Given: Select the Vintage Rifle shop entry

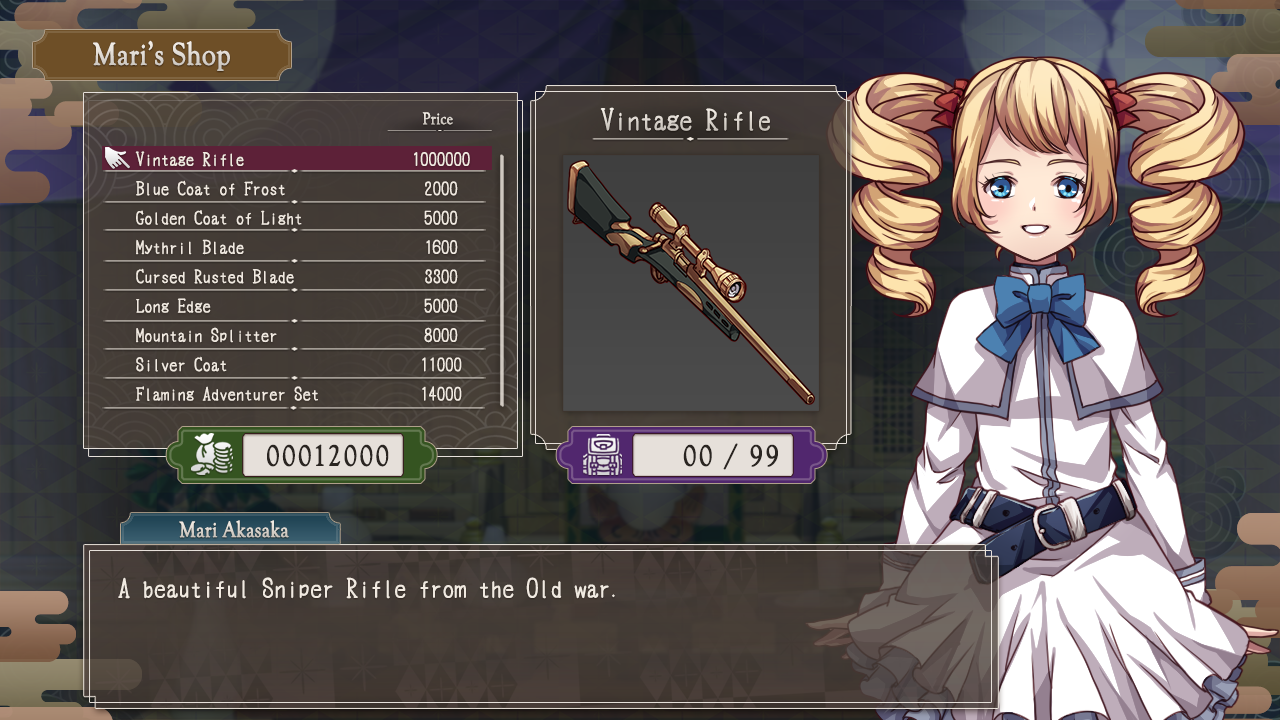Looking at the screenshot, I should click(x=297, y=159).
